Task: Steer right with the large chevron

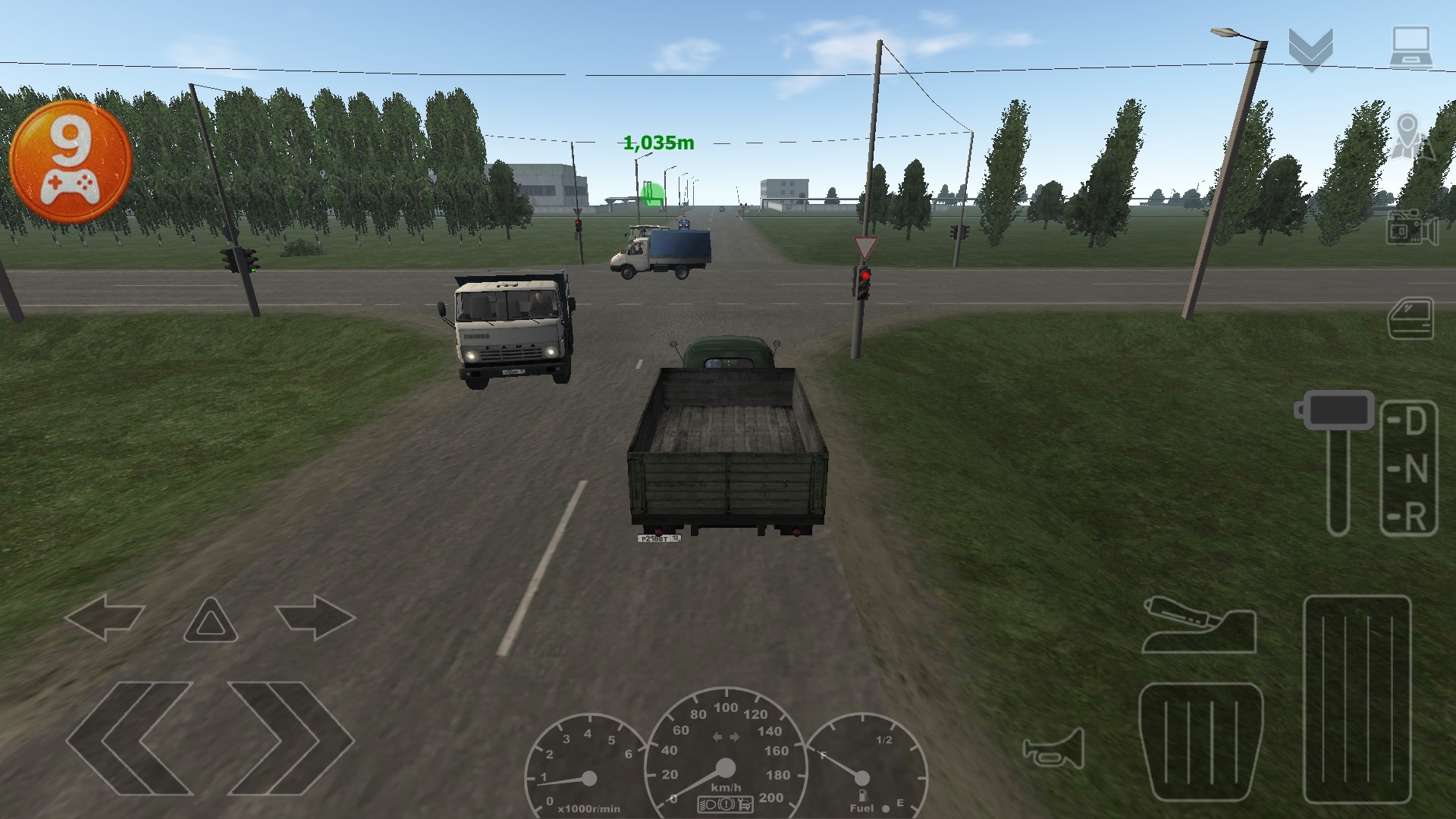Action: [290, 738]
